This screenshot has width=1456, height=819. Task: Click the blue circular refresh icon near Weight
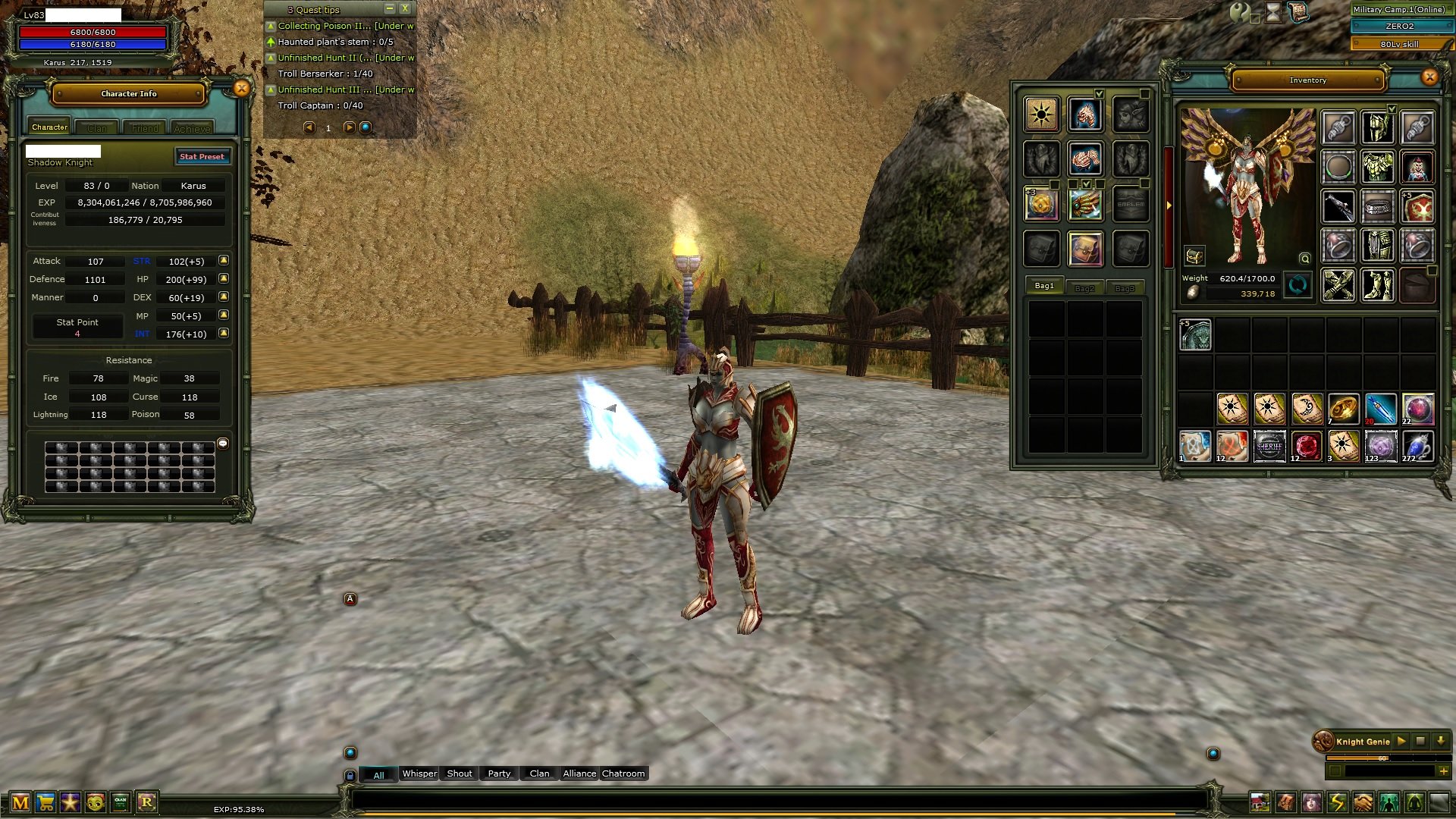[x=1298, y=286]
